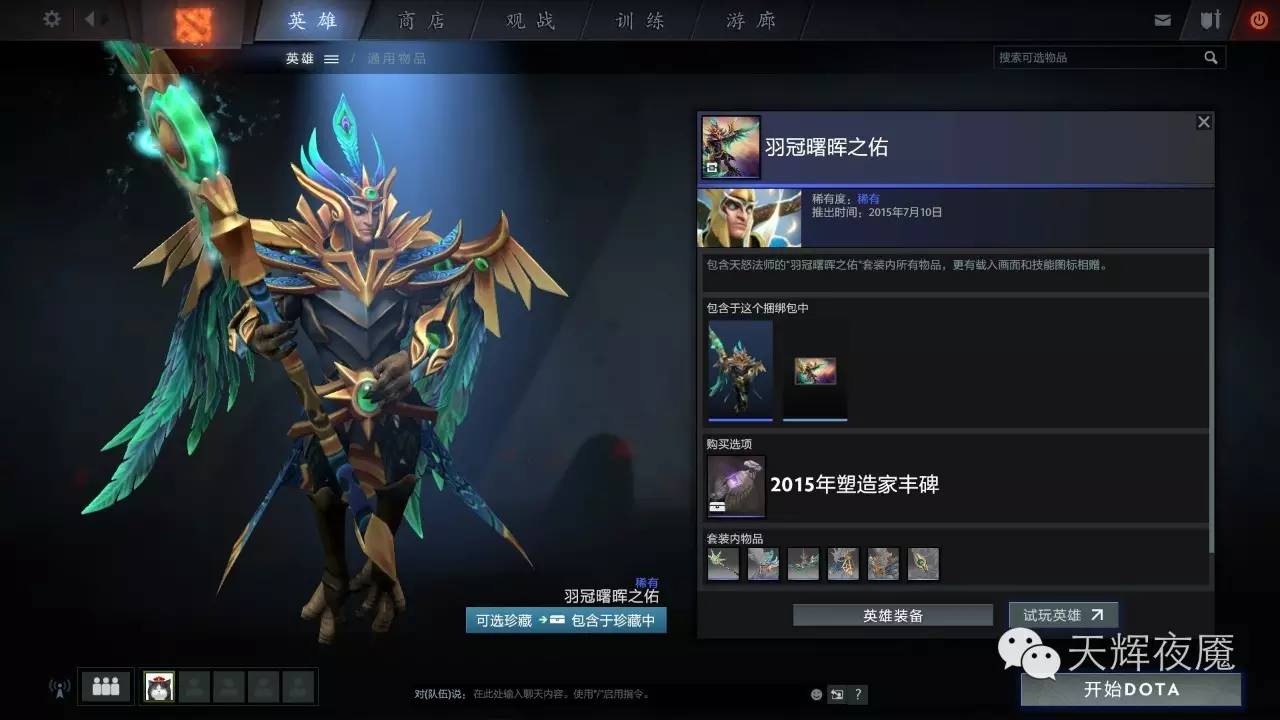Switch to the 通用物品 tab
The image size is (1280, 720).
pos(397,58)
